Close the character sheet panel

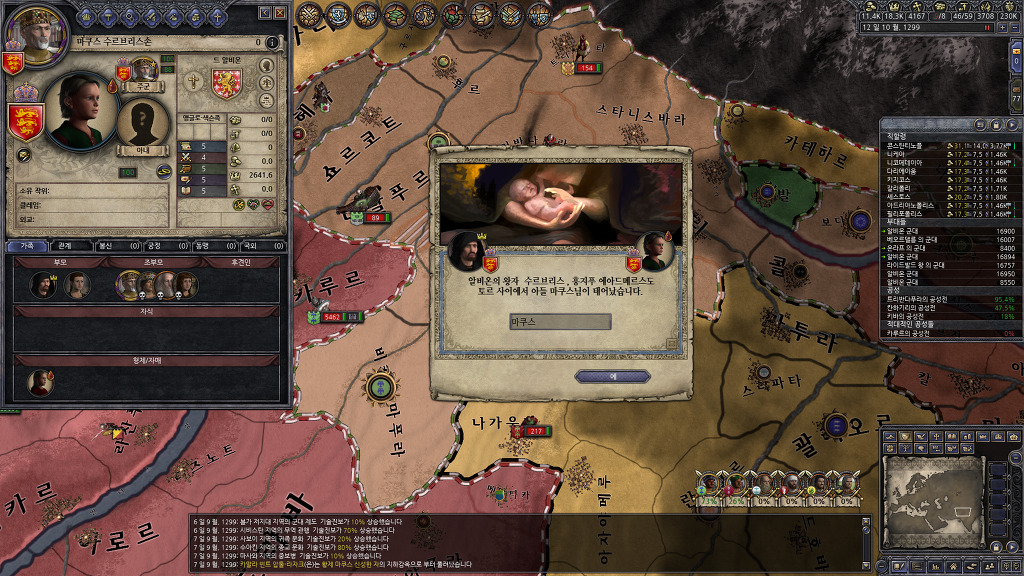[x=280, y=13]
